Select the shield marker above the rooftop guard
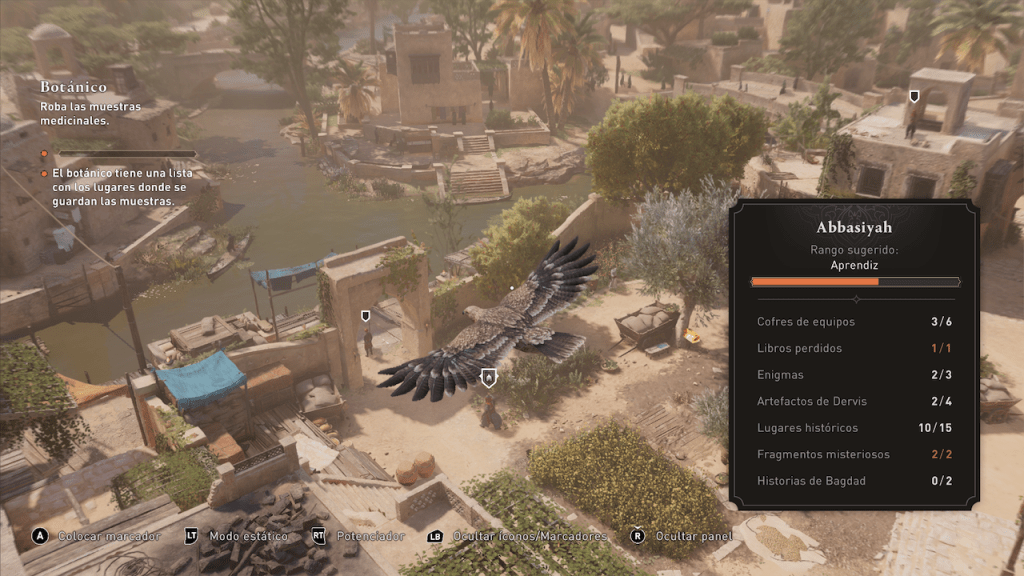The height and width of the screenshot is (576, 1024). click(914, 96)
